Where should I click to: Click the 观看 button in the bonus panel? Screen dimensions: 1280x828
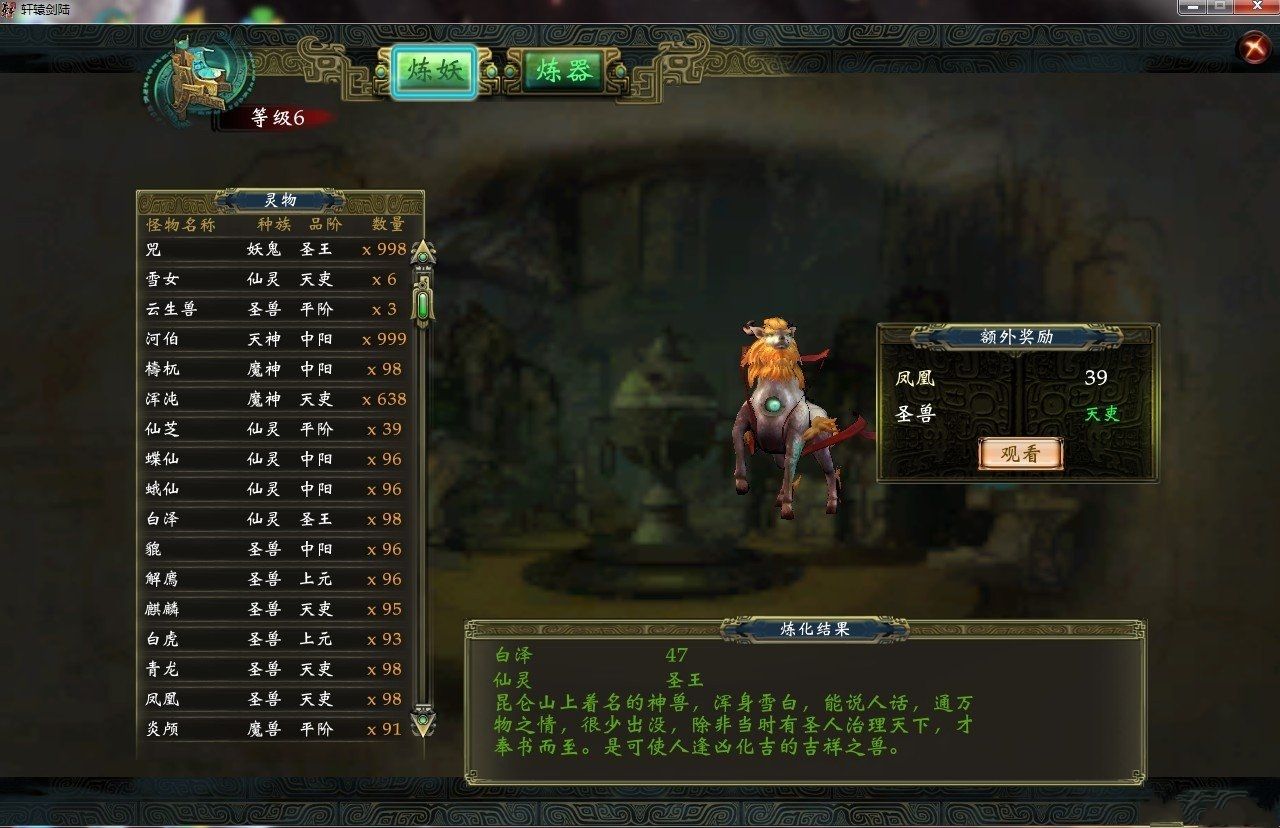tap(1019, 453)
